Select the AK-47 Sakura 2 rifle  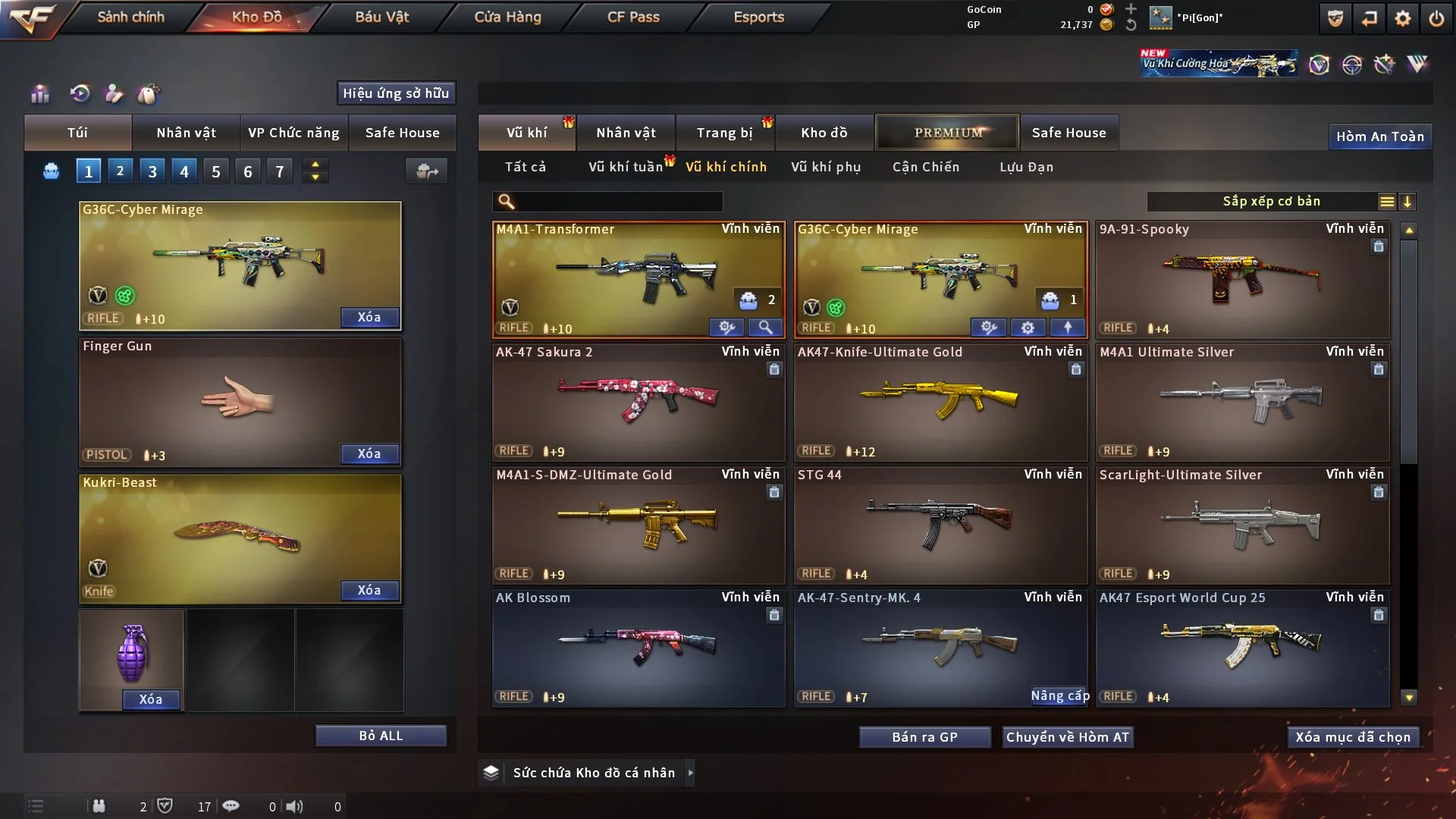(x=639, y=402)
